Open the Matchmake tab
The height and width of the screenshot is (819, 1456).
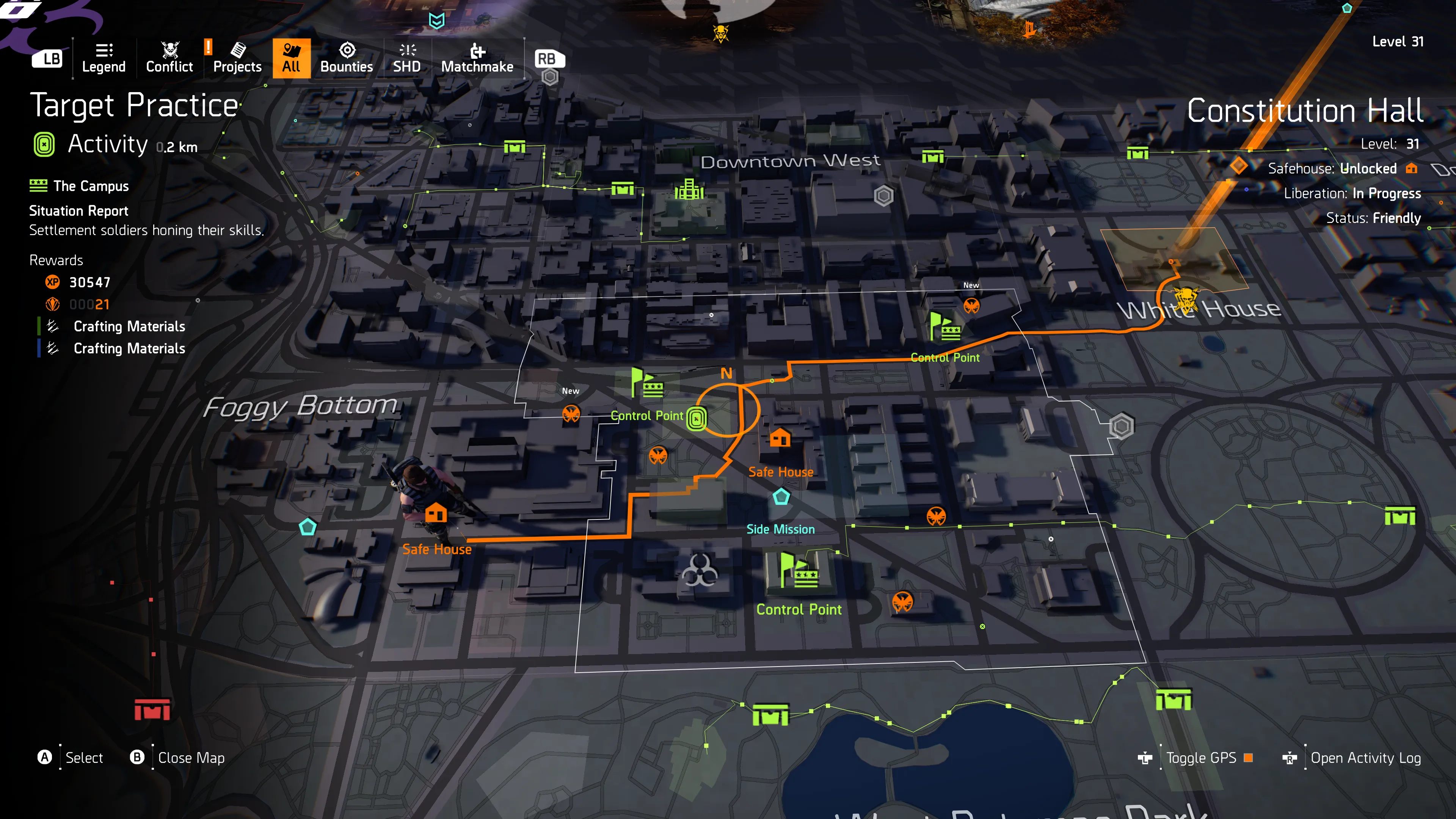(477, 58)
